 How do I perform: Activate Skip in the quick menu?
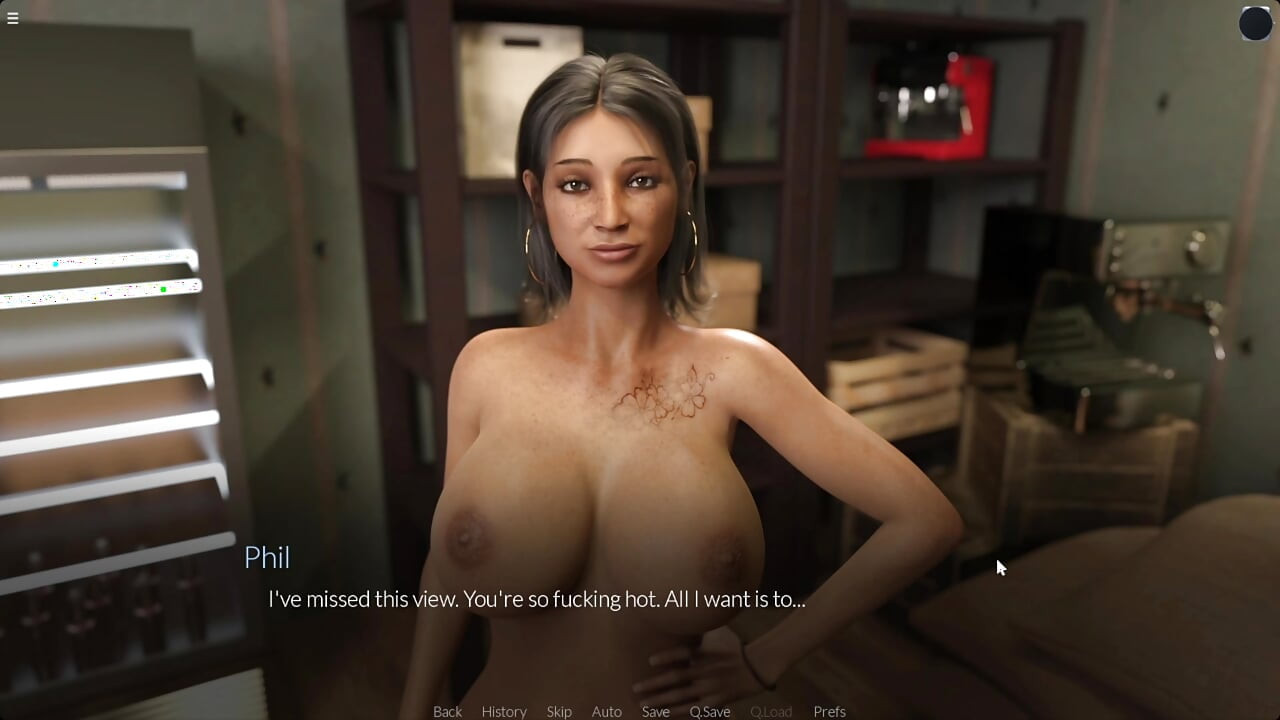point(559,712)
